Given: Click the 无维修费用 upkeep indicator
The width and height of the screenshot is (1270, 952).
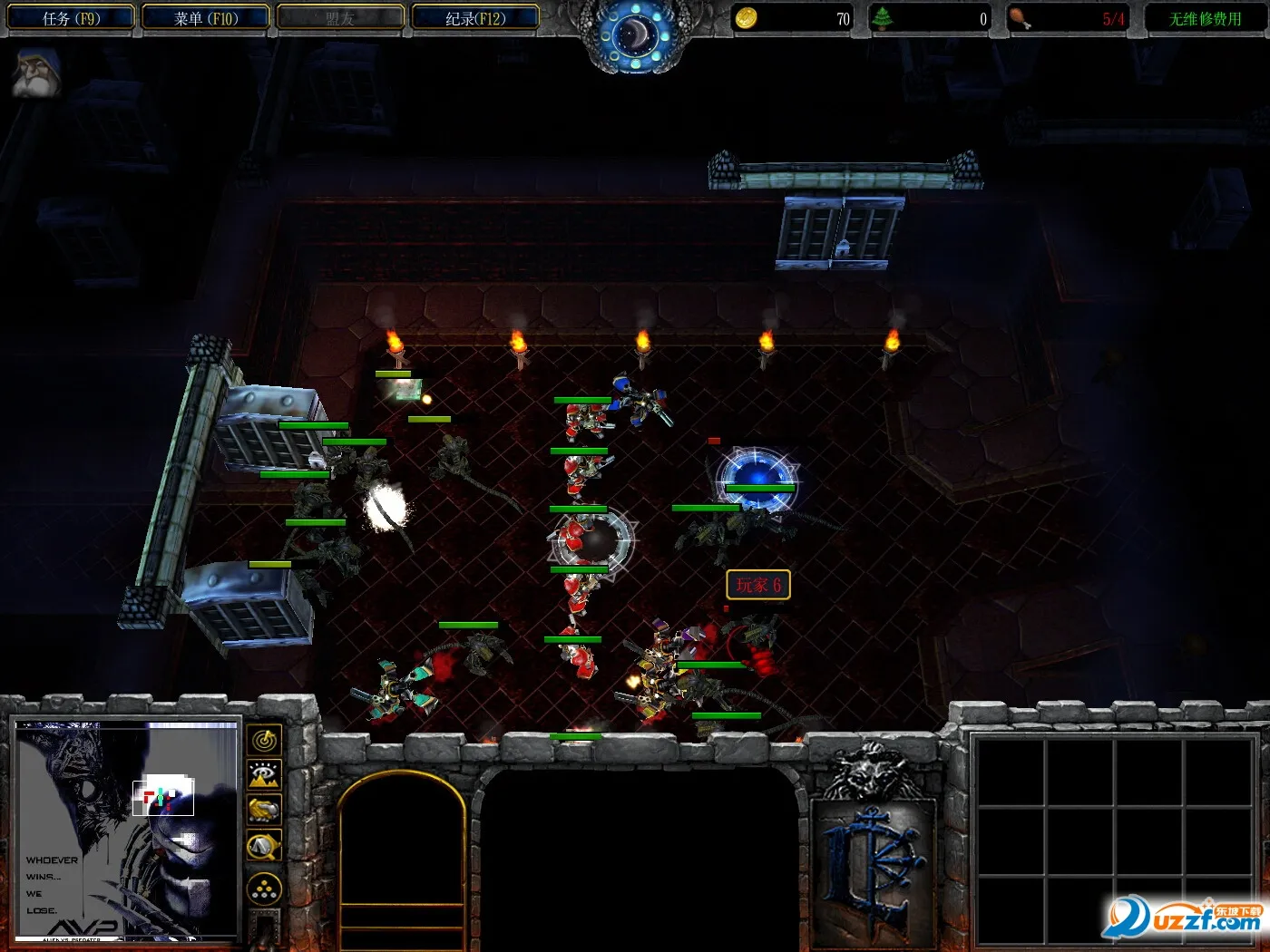Looking at the screenshot, I should (1205, 18).
